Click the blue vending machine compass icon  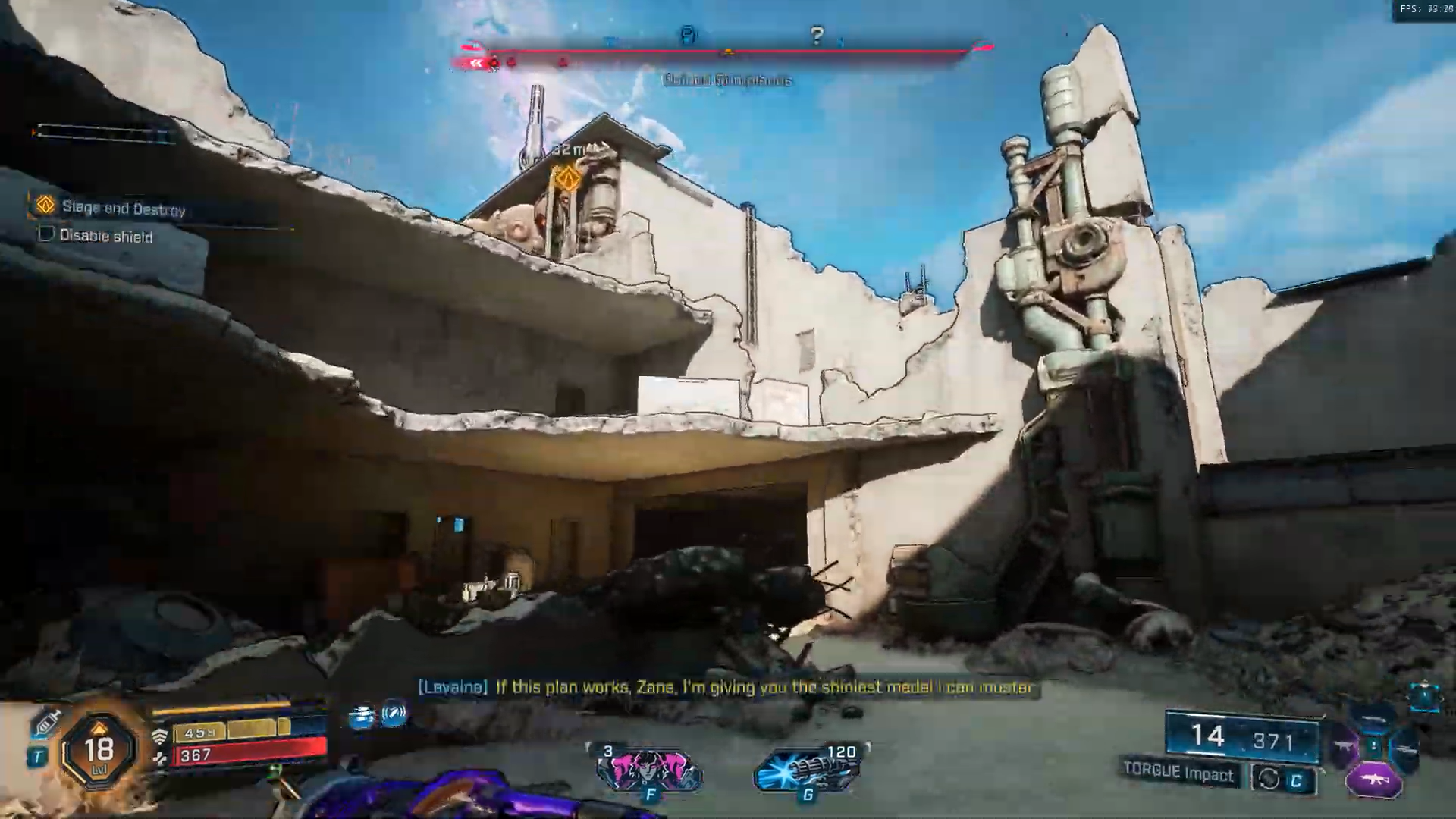(x=688, y=35)
